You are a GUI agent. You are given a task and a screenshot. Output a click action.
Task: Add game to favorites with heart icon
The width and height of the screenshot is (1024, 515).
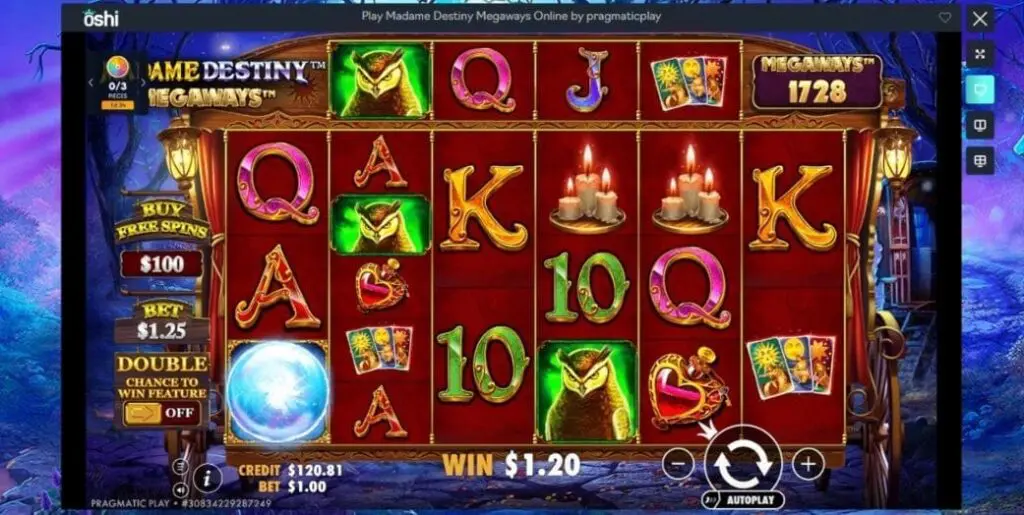coord(945,18)
